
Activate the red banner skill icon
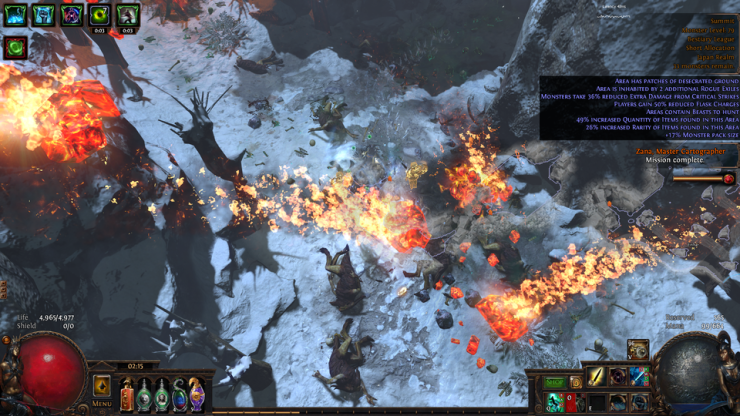(x=572, y=402)
